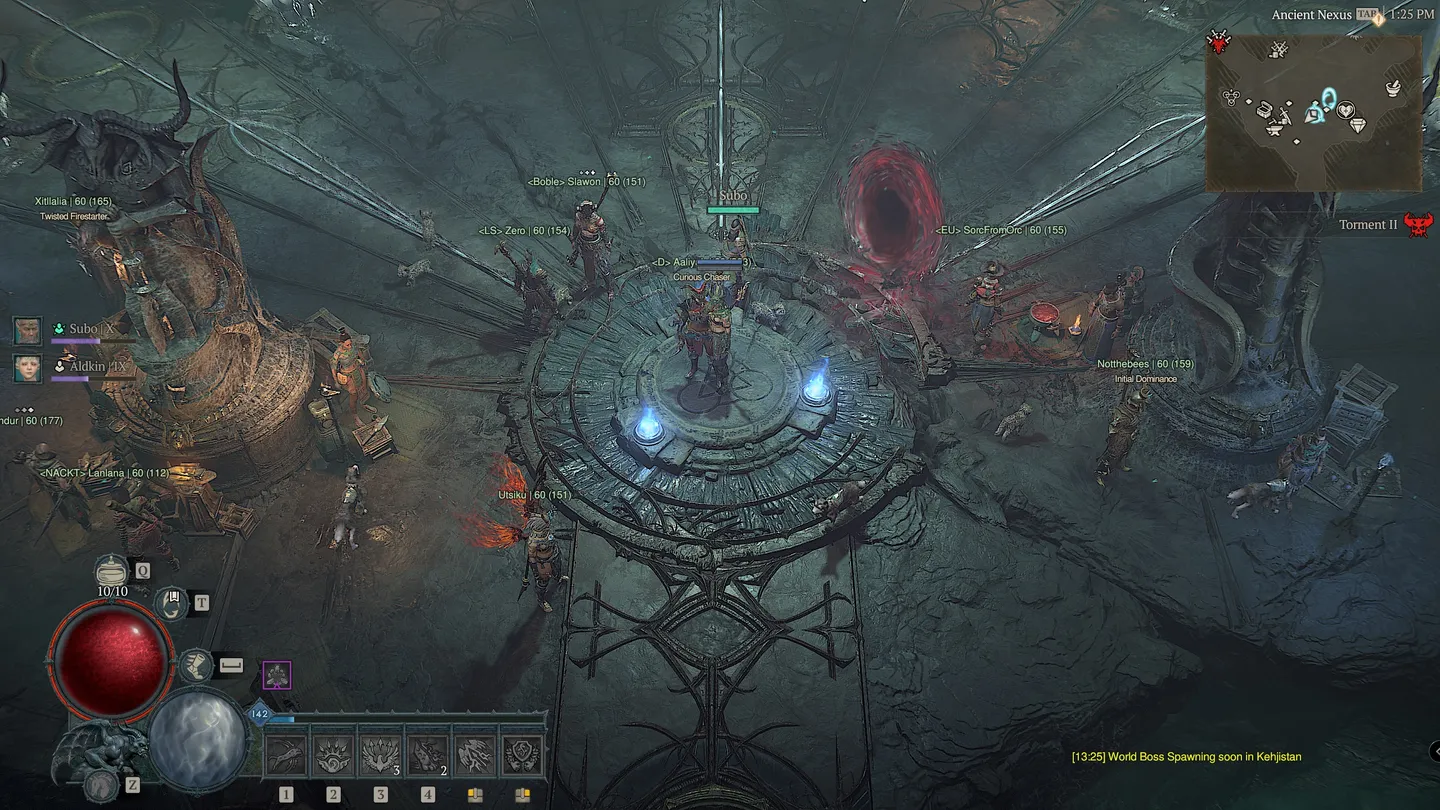Drink the health potion
This screenshot has height=810, width=1440.
110,571
